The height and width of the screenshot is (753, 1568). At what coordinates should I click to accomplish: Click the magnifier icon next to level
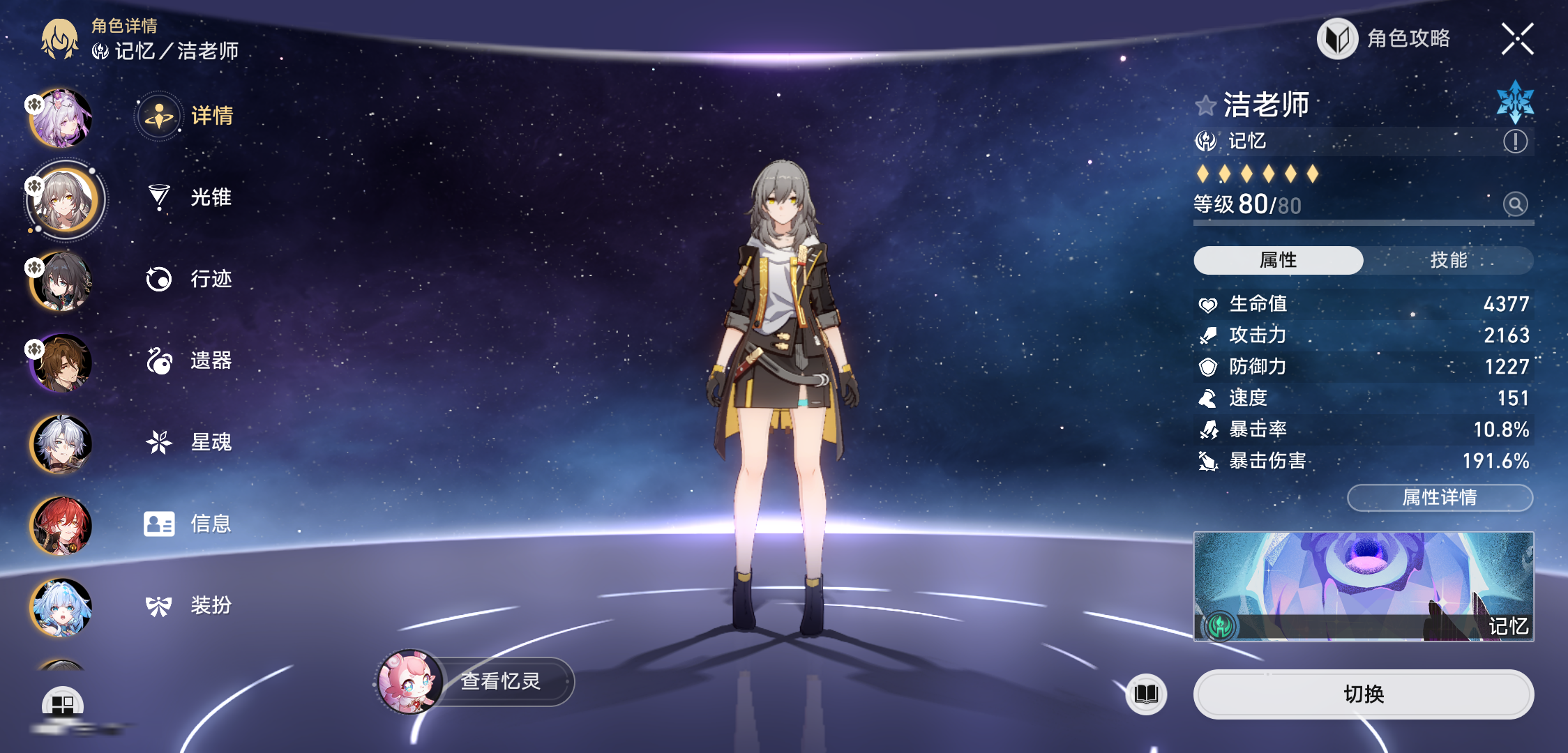(x=1515, y=204)
